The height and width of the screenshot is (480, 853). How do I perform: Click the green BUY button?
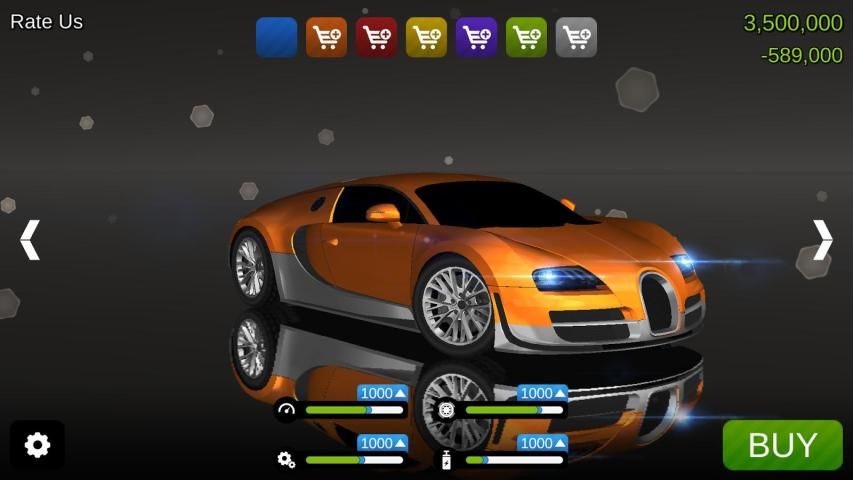pyautogui.click(x=782, y=445)
